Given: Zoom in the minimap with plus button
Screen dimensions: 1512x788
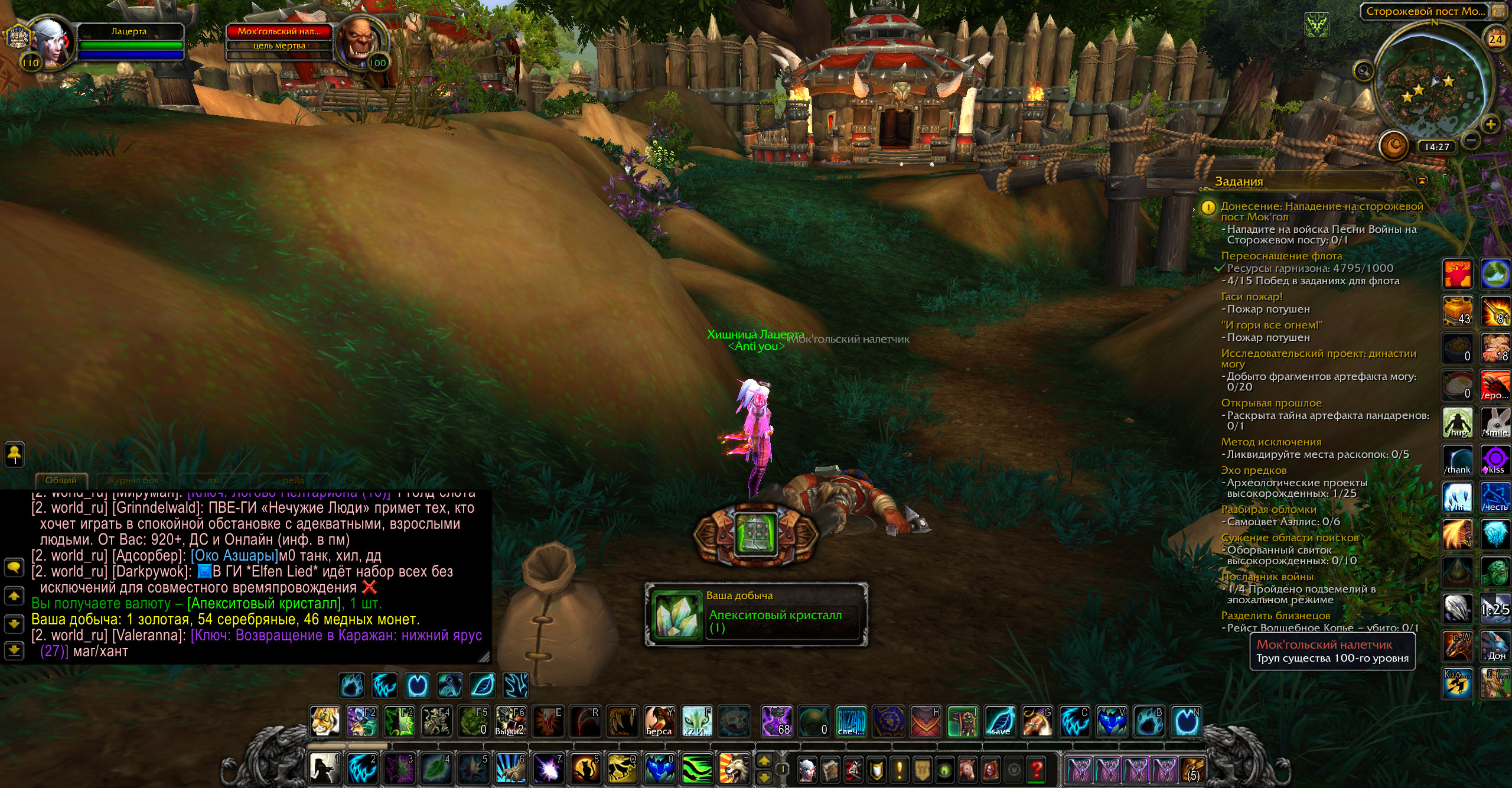Looking at the screenshot, I should pos(1491,125).
